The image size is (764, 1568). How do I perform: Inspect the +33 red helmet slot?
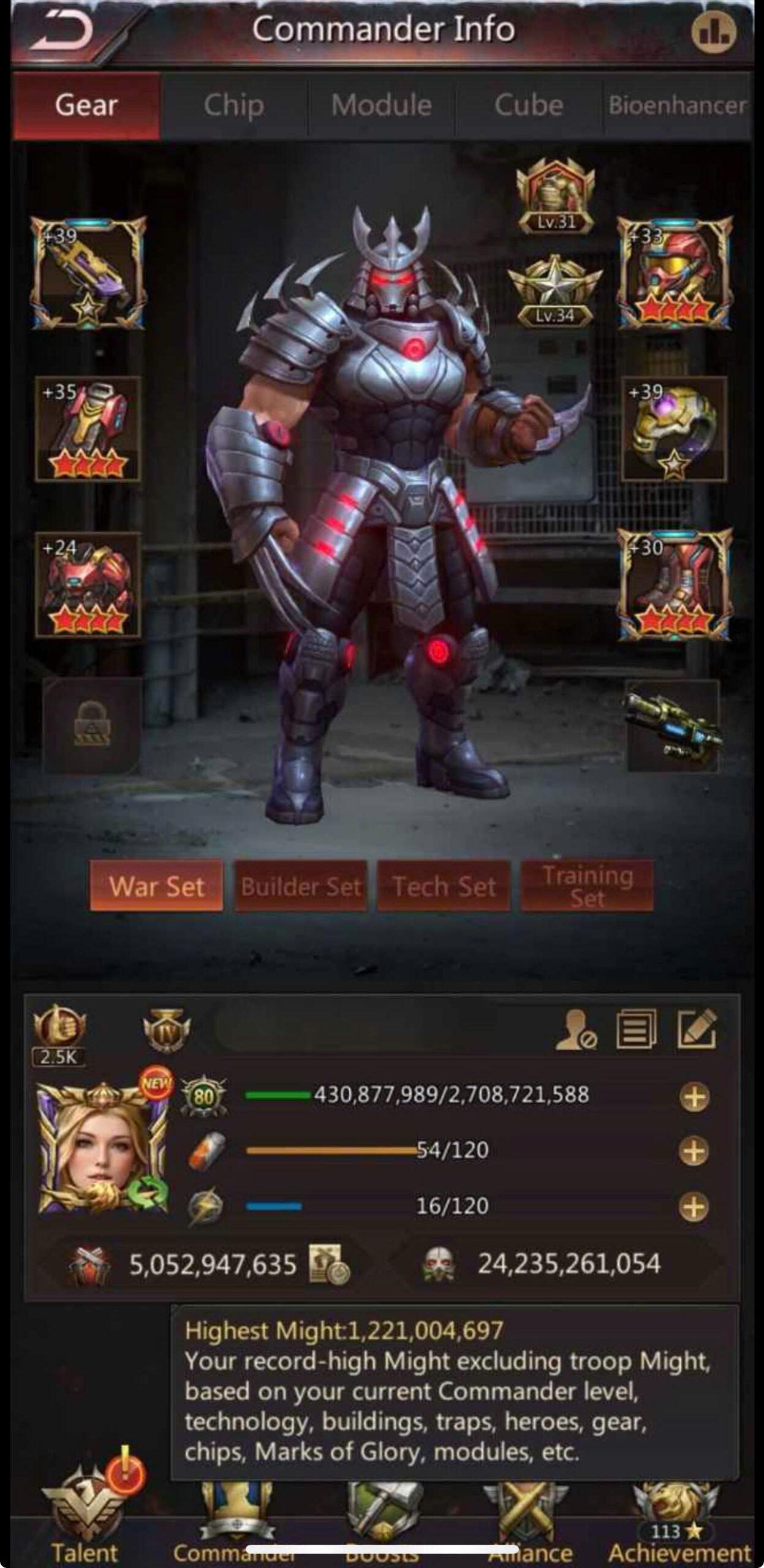[675, 273]
